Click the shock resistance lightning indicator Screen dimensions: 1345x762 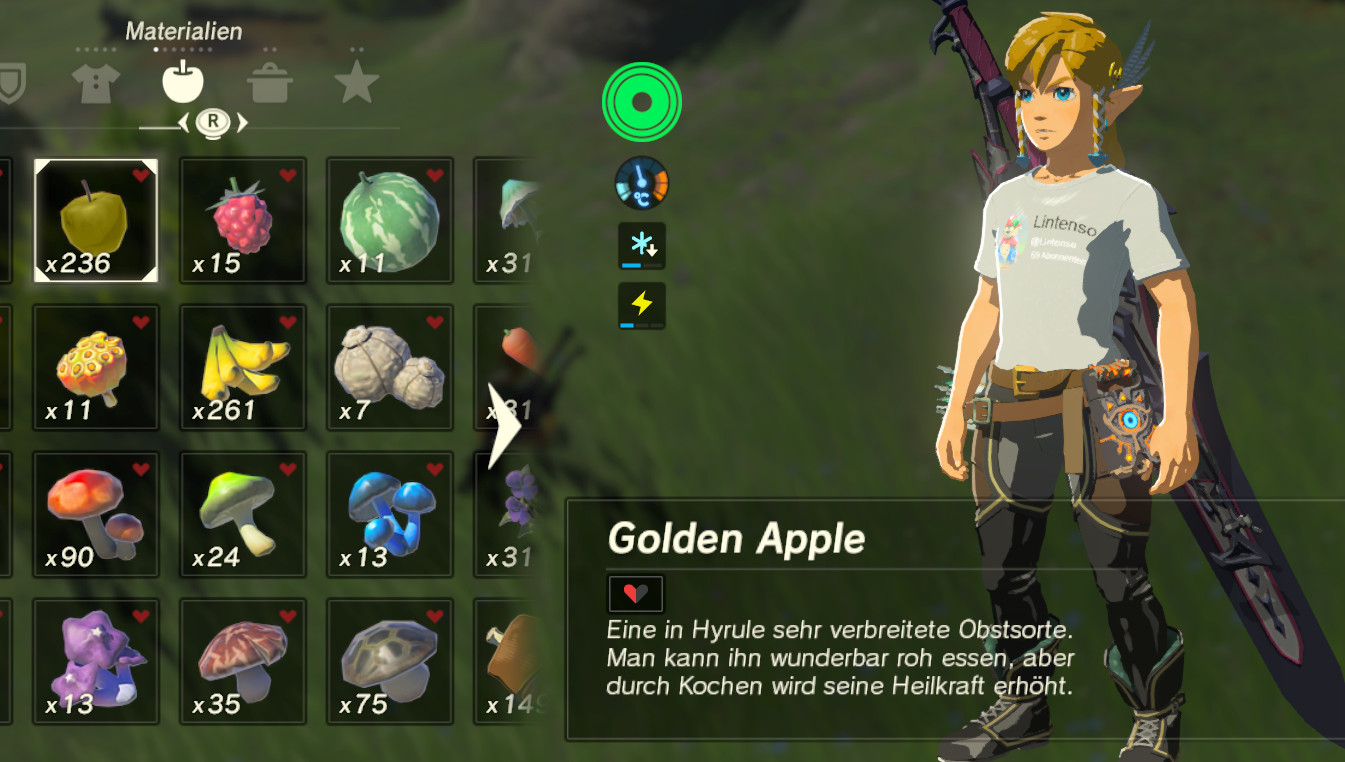pyautogui.click(x=641, y=303)
